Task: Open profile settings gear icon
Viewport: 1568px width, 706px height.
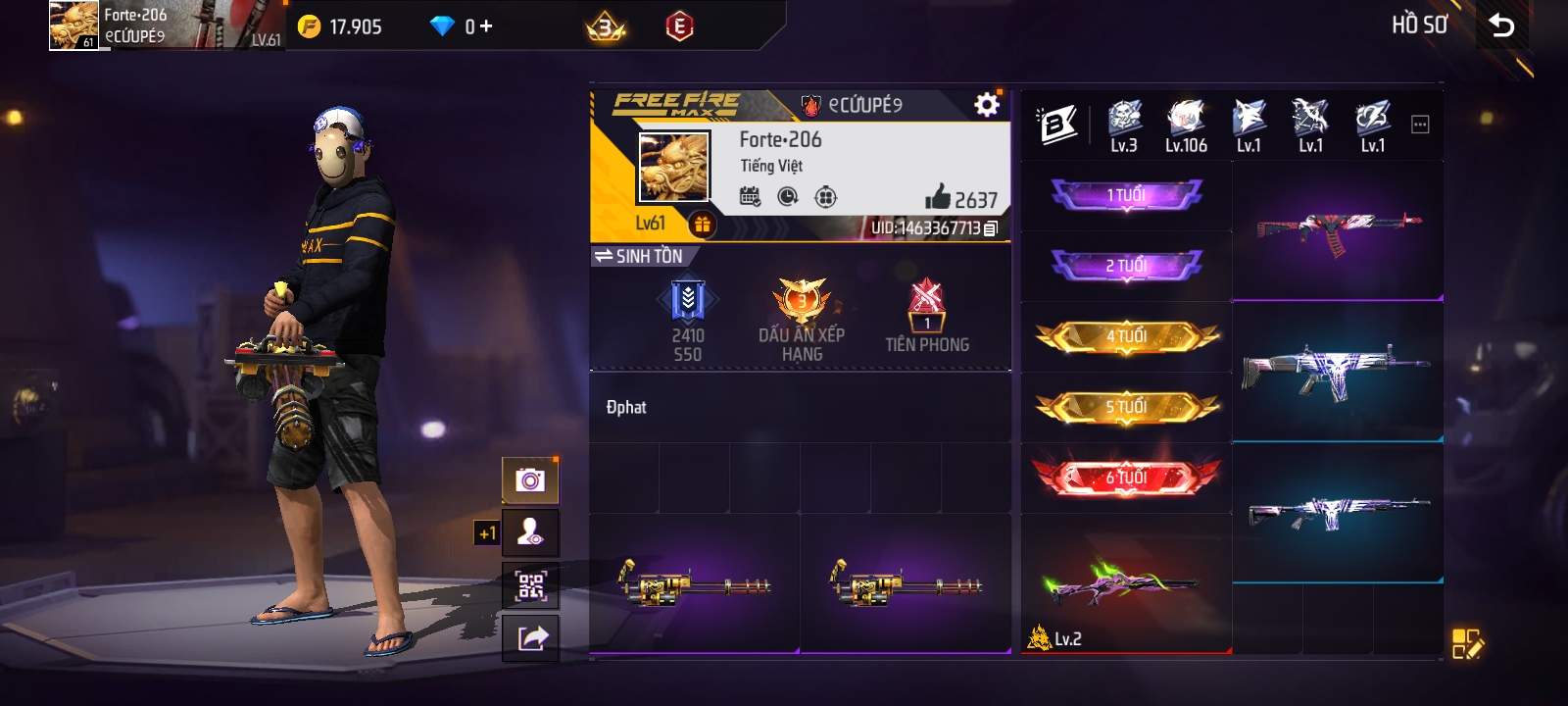Action: tap(987, 105)
